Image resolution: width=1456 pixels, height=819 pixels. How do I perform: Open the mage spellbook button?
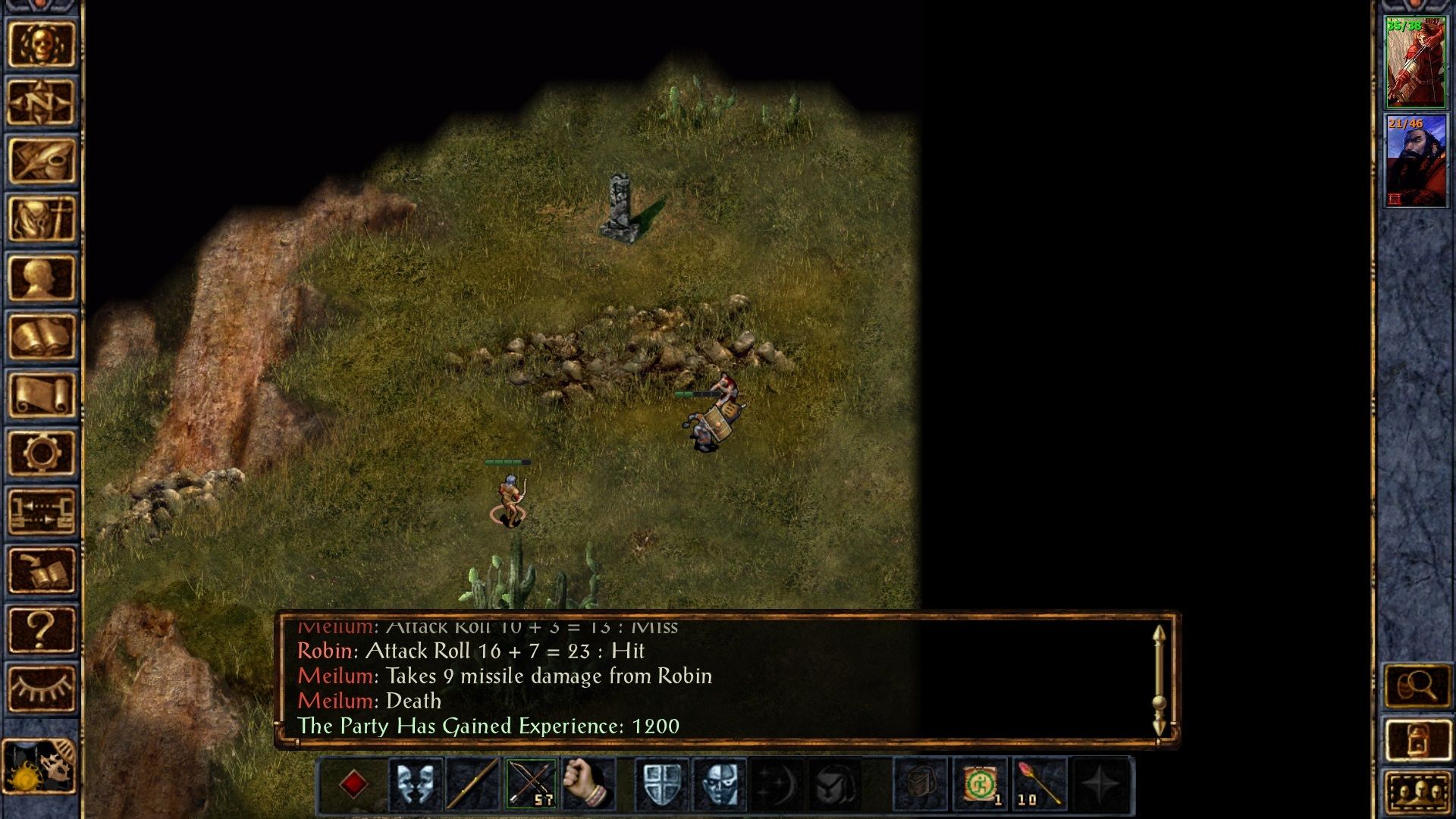click(42, 337)
